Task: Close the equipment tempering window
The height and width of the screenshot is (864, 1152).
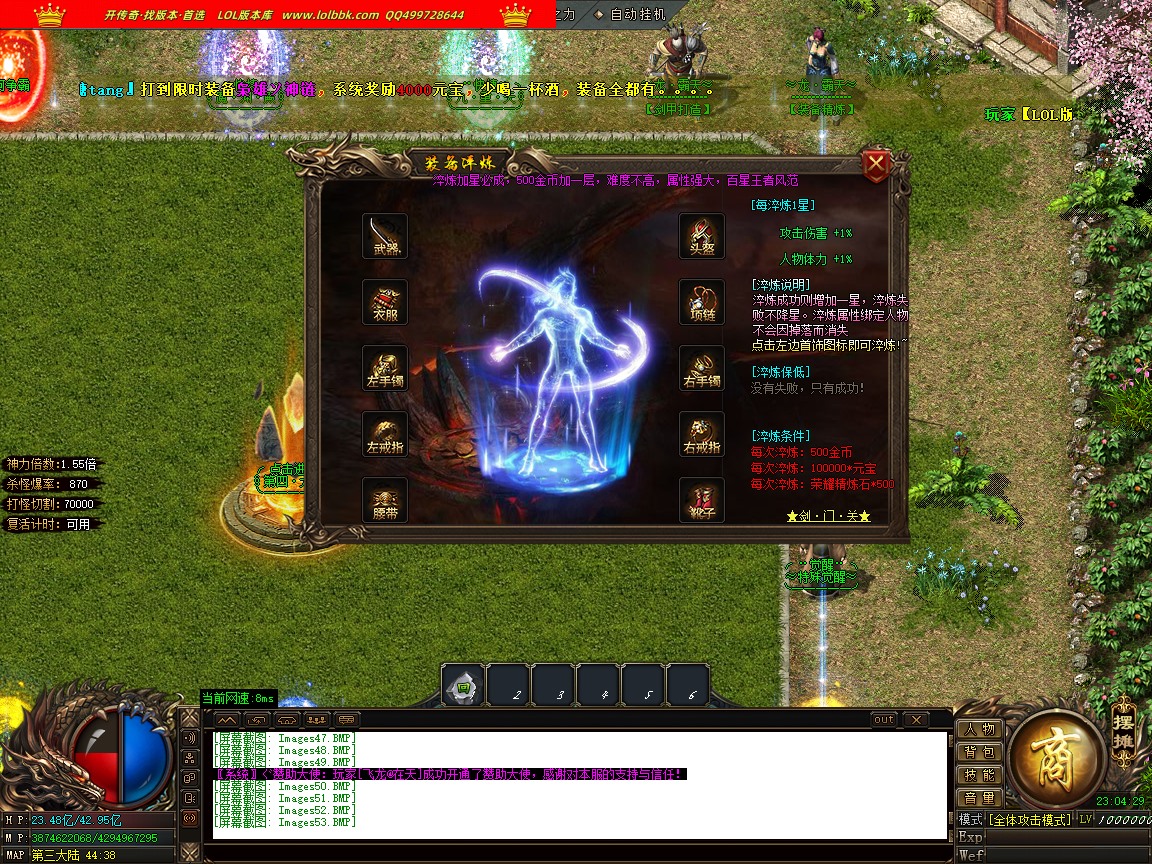Action: tap(876, 165)
